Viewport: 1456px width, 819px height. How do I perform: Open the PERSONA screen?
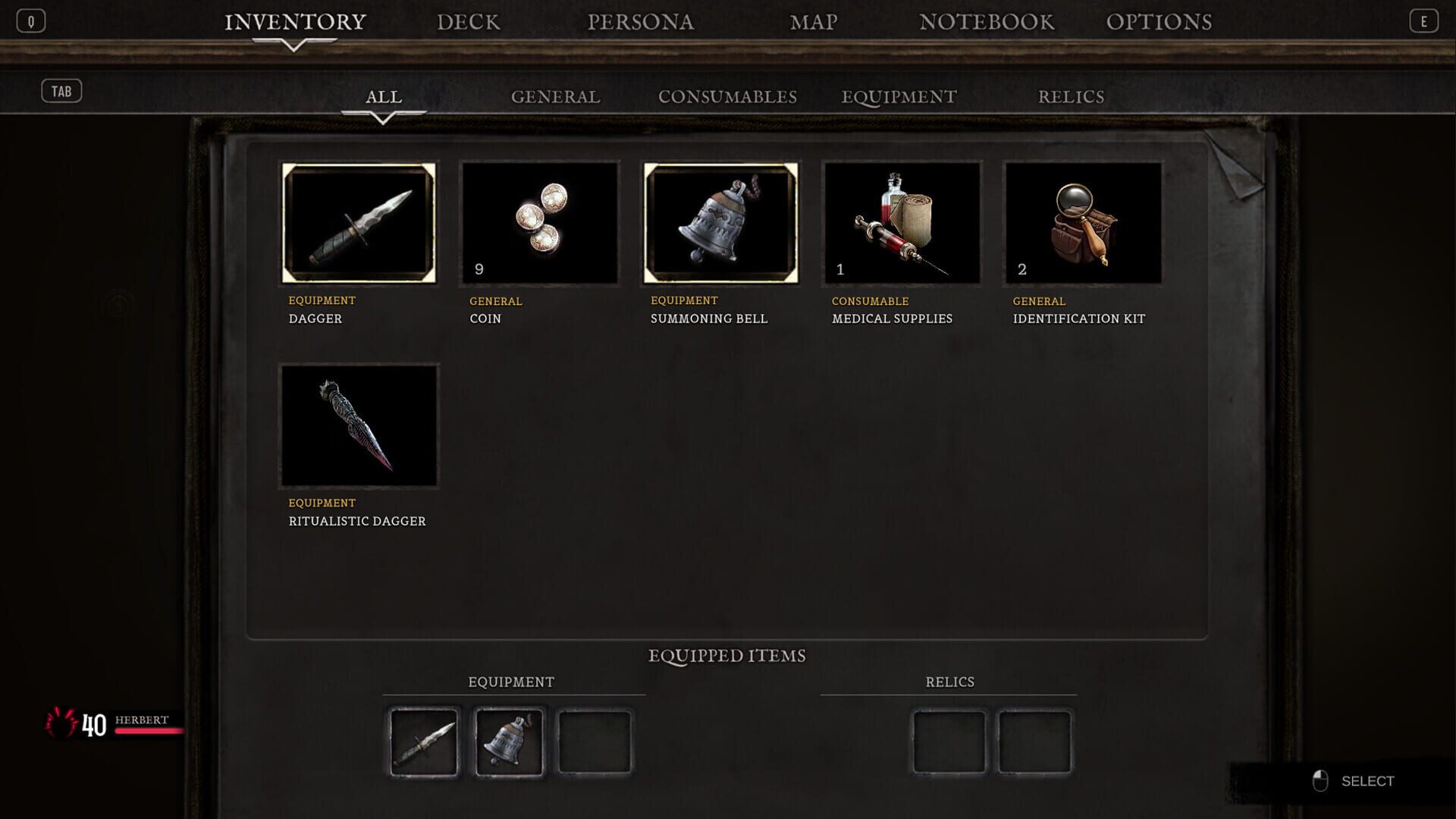coord(640,22)
